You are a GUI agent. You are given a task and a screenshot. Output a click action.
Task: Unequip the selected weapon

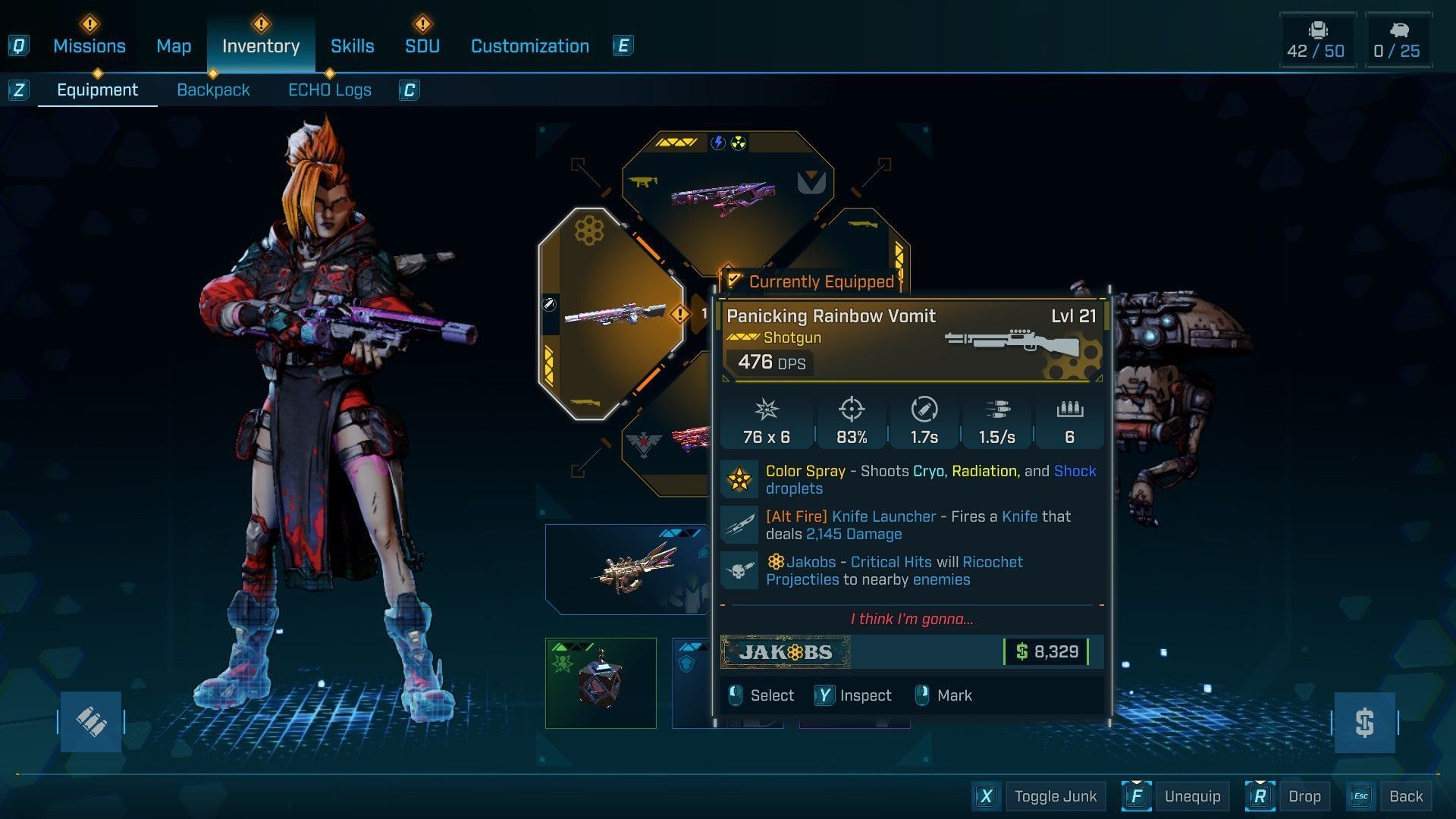[1192, 796]
